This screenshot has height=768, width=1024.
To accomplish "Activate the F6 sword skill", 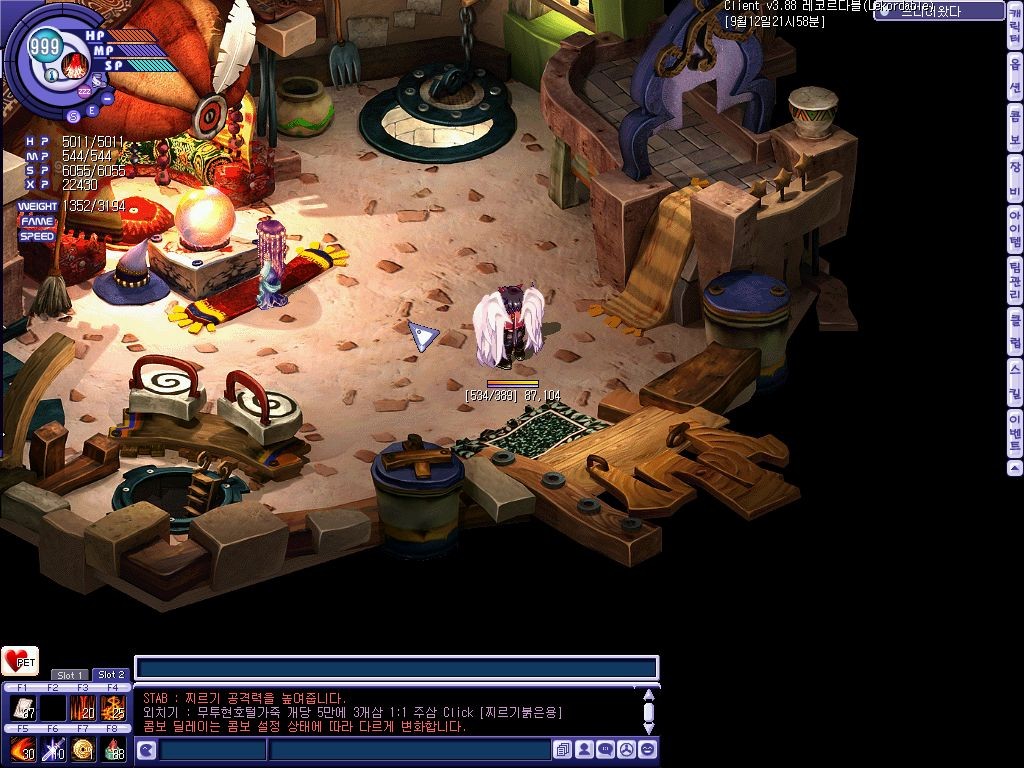I will [x=52, y=749].
